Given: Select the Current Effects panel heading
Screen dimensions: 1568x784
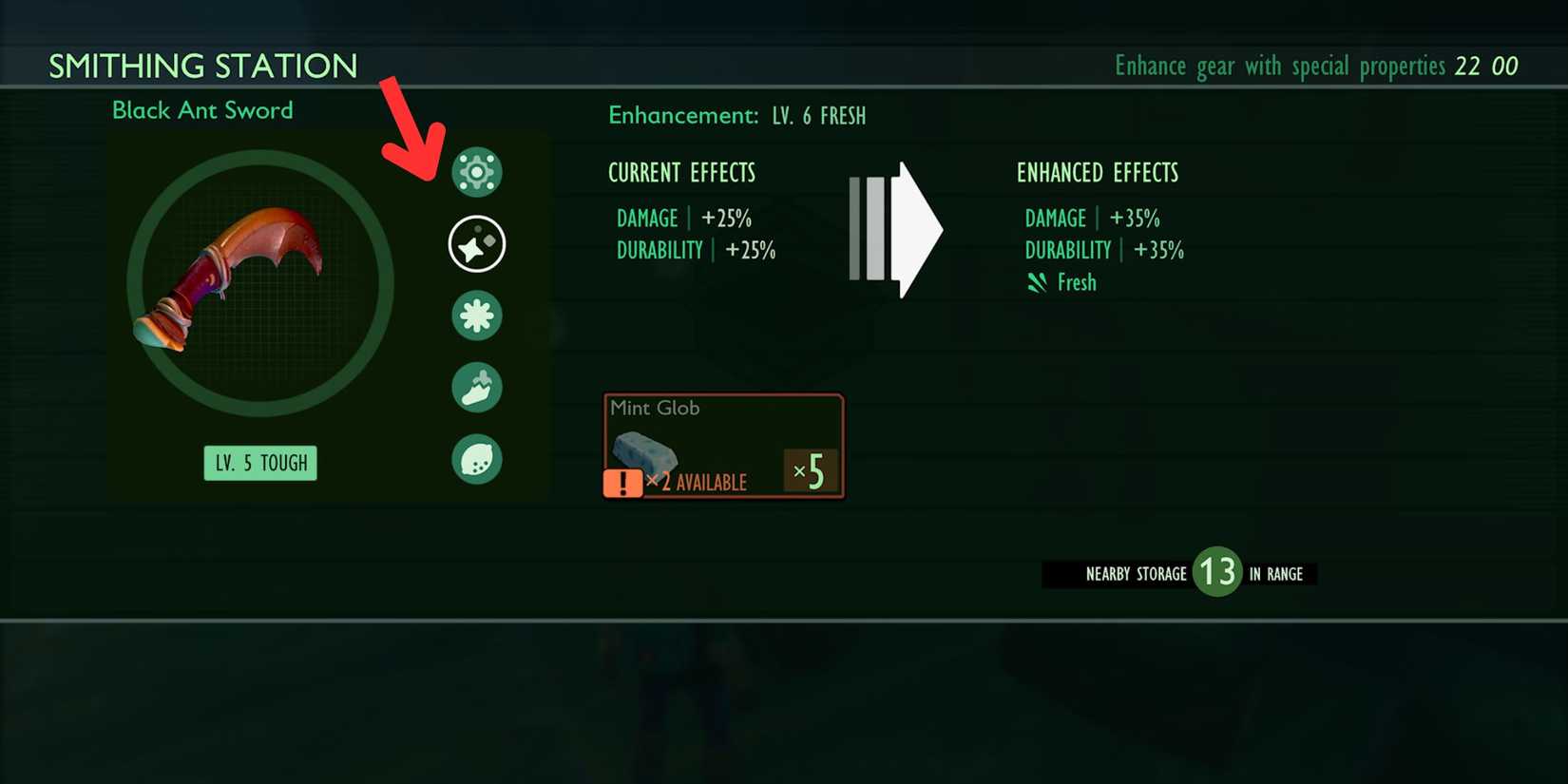Looking at the screenshot, I should coord(681,172).
